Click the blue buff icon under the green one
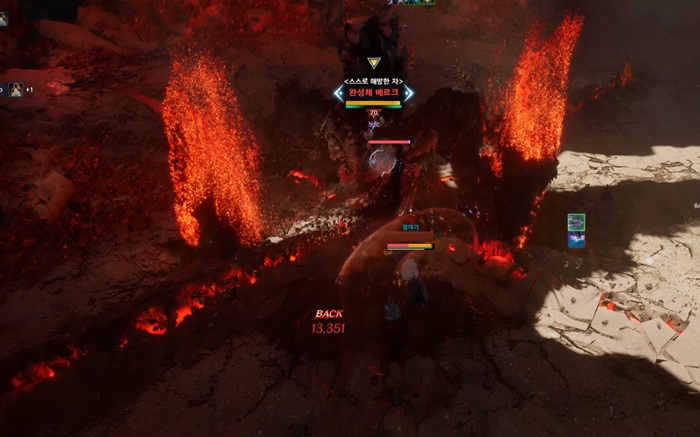700x437 pixels. pyautogui.click(x=576, y=240)
